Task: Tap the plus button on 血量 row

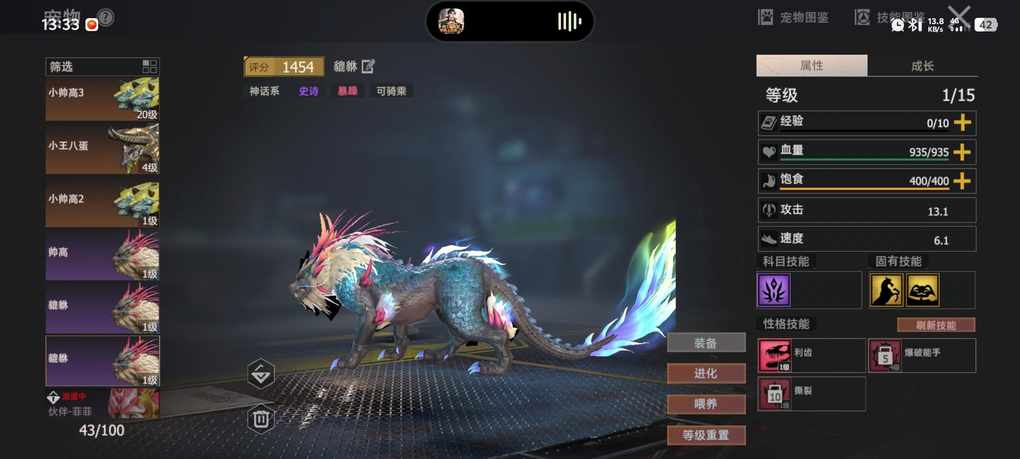Action: pyautogui.click(x=962, y=152)
